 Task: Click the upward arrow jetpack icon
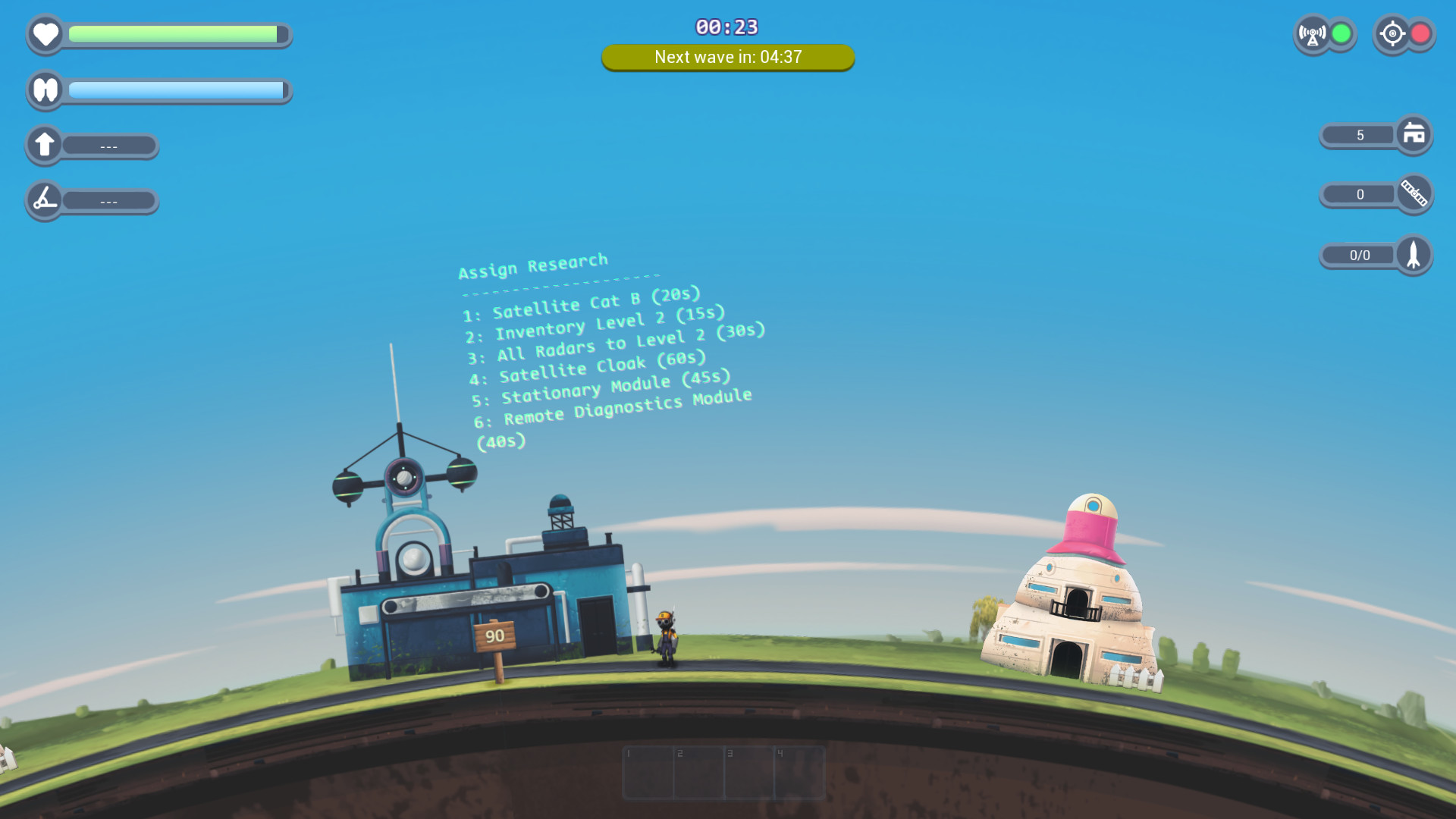[x=45, y=145]
